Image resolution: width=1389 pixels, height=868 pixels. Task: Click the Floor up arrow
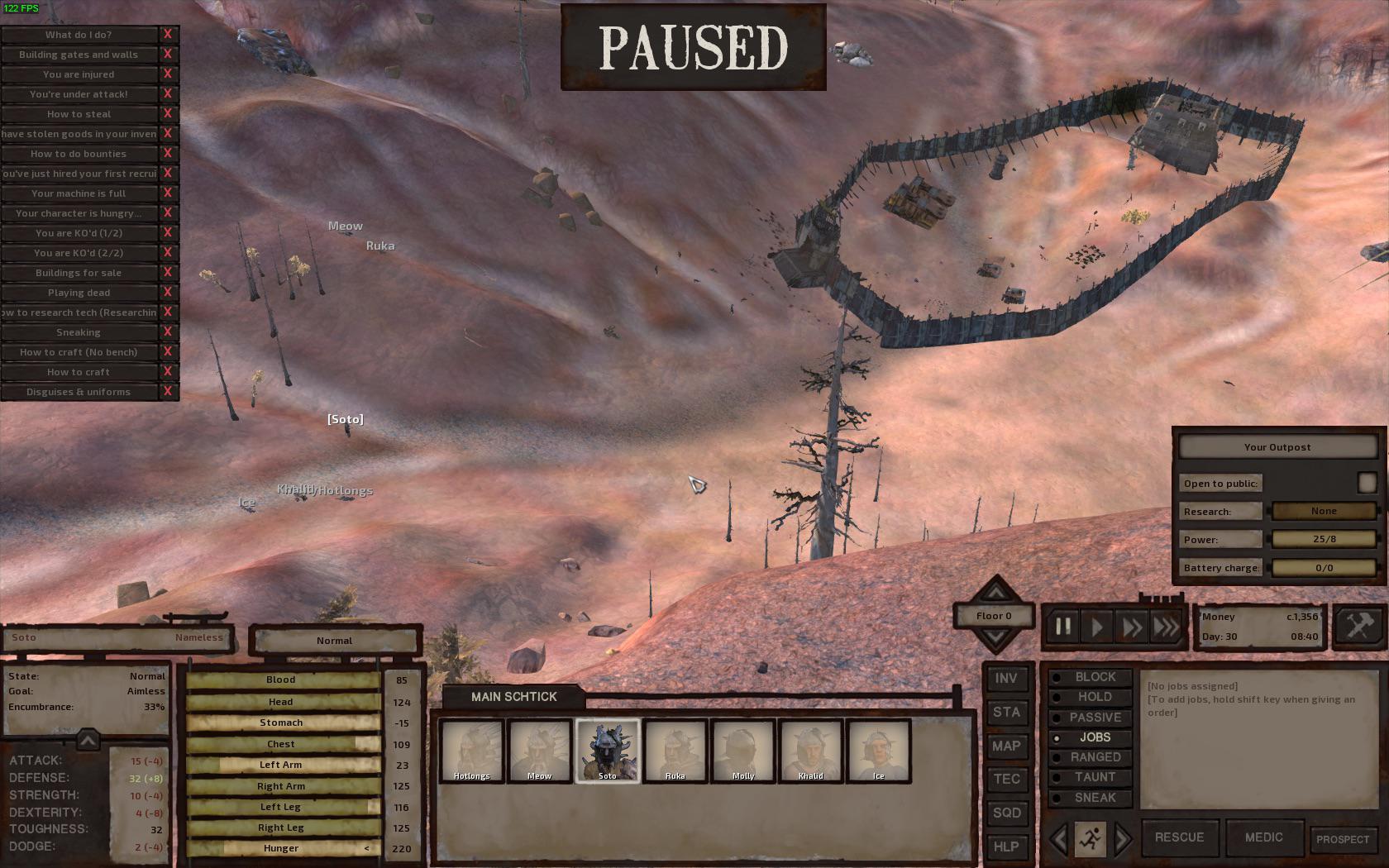995,592
